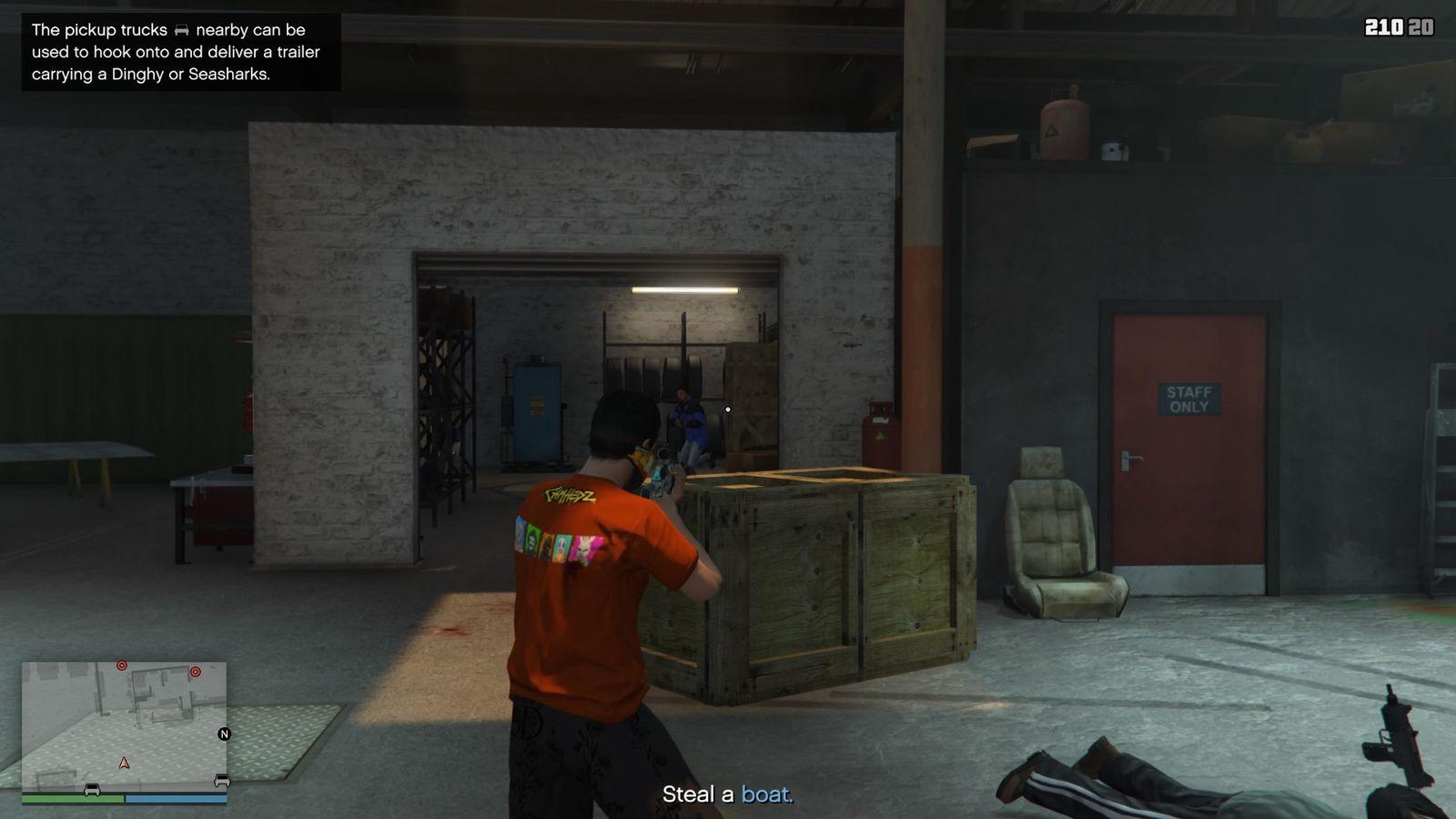This screenshot has width=1456, height=819.
Task: Click the car icon in the tutorial message
Action: tap(181, 30)
